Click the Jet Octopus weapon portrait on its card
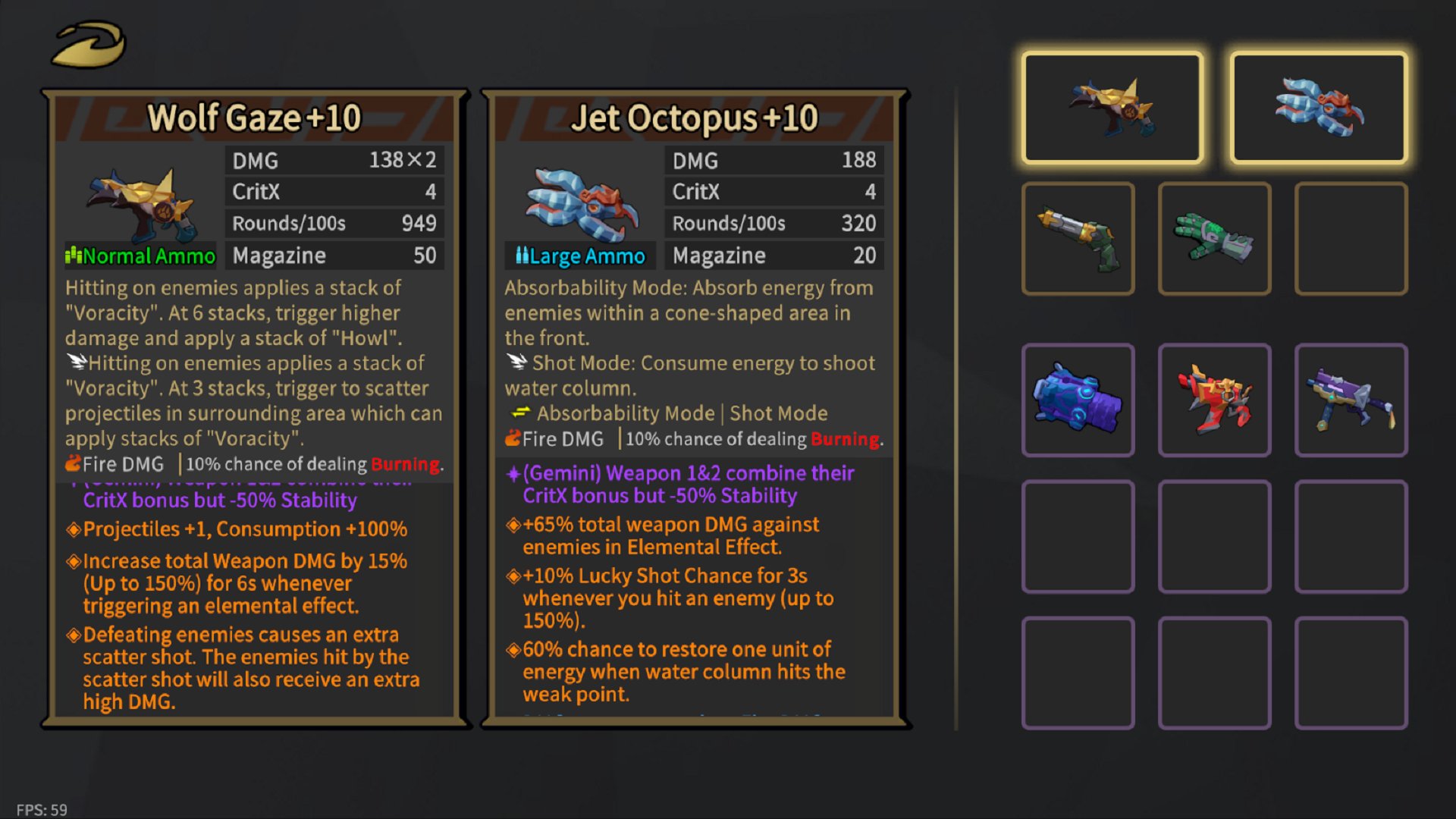The image size is (1456, 819). pyautogui.click(x=578, y=205)
